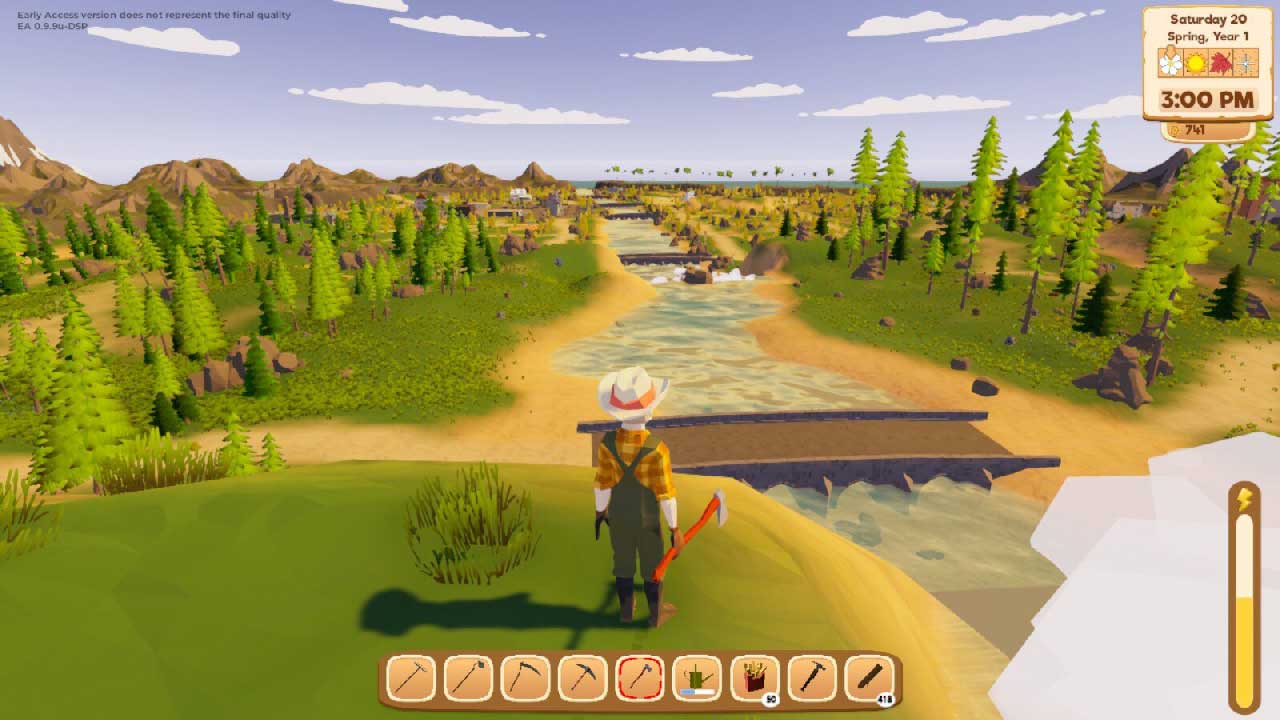This screenshot has width=1280, height=720.
Task: Select the hoe in the hotbar
Action: 411,679
